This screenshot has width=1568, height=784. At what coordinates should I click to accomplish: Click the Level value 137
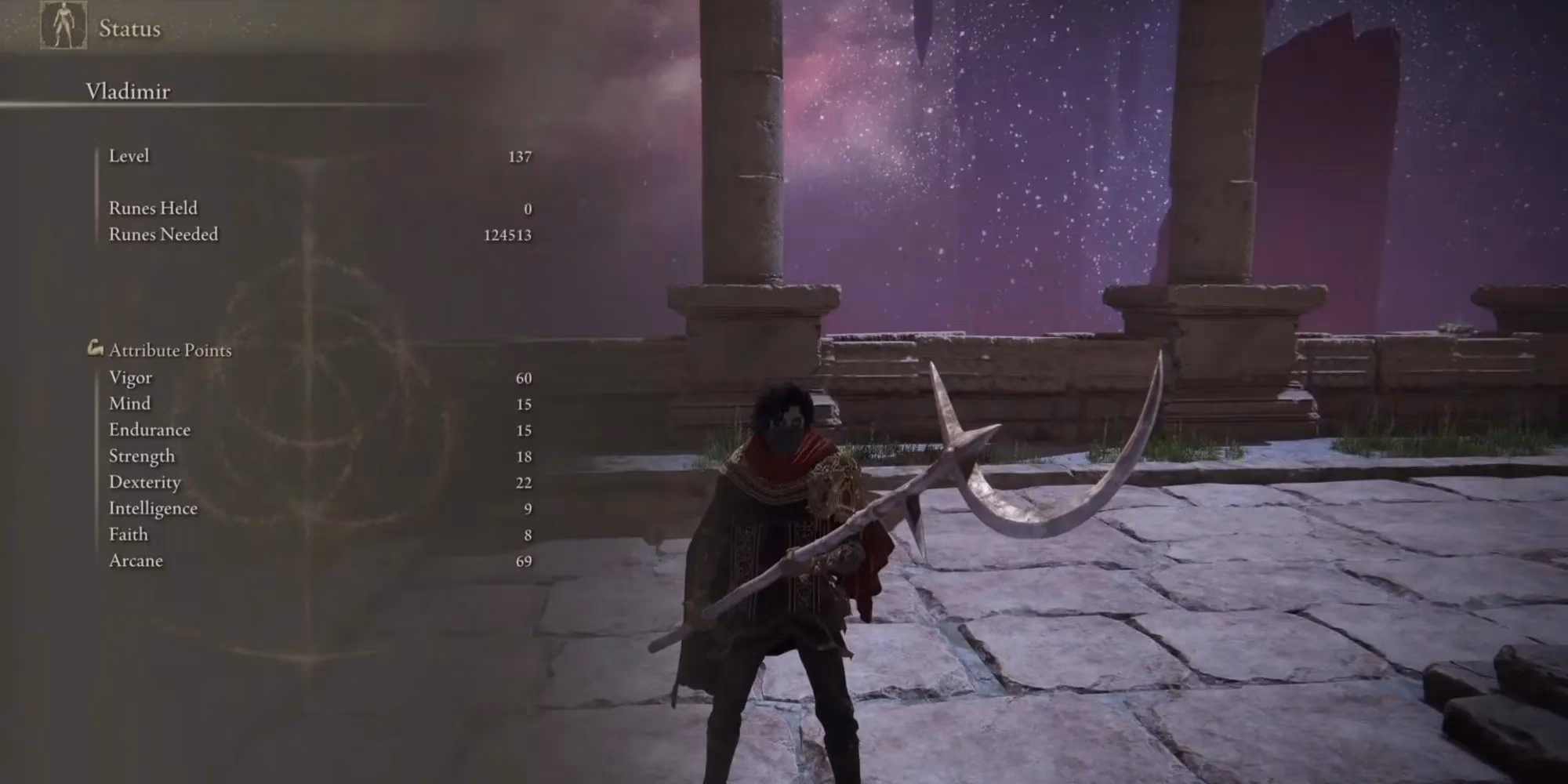click(522, 155)
